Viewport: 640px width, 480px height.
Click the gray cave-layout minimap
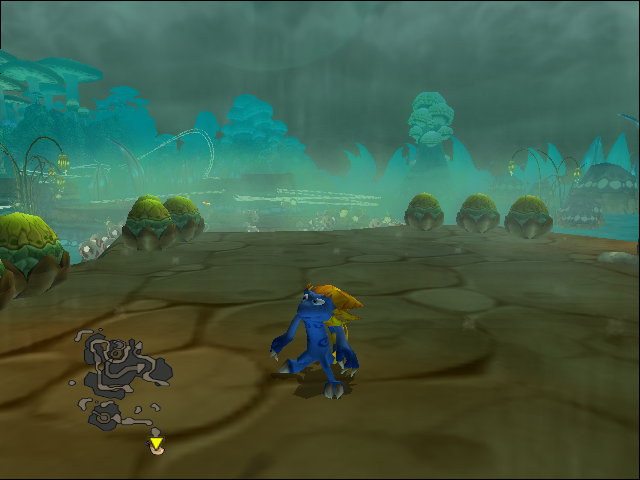tap(122, 377)
